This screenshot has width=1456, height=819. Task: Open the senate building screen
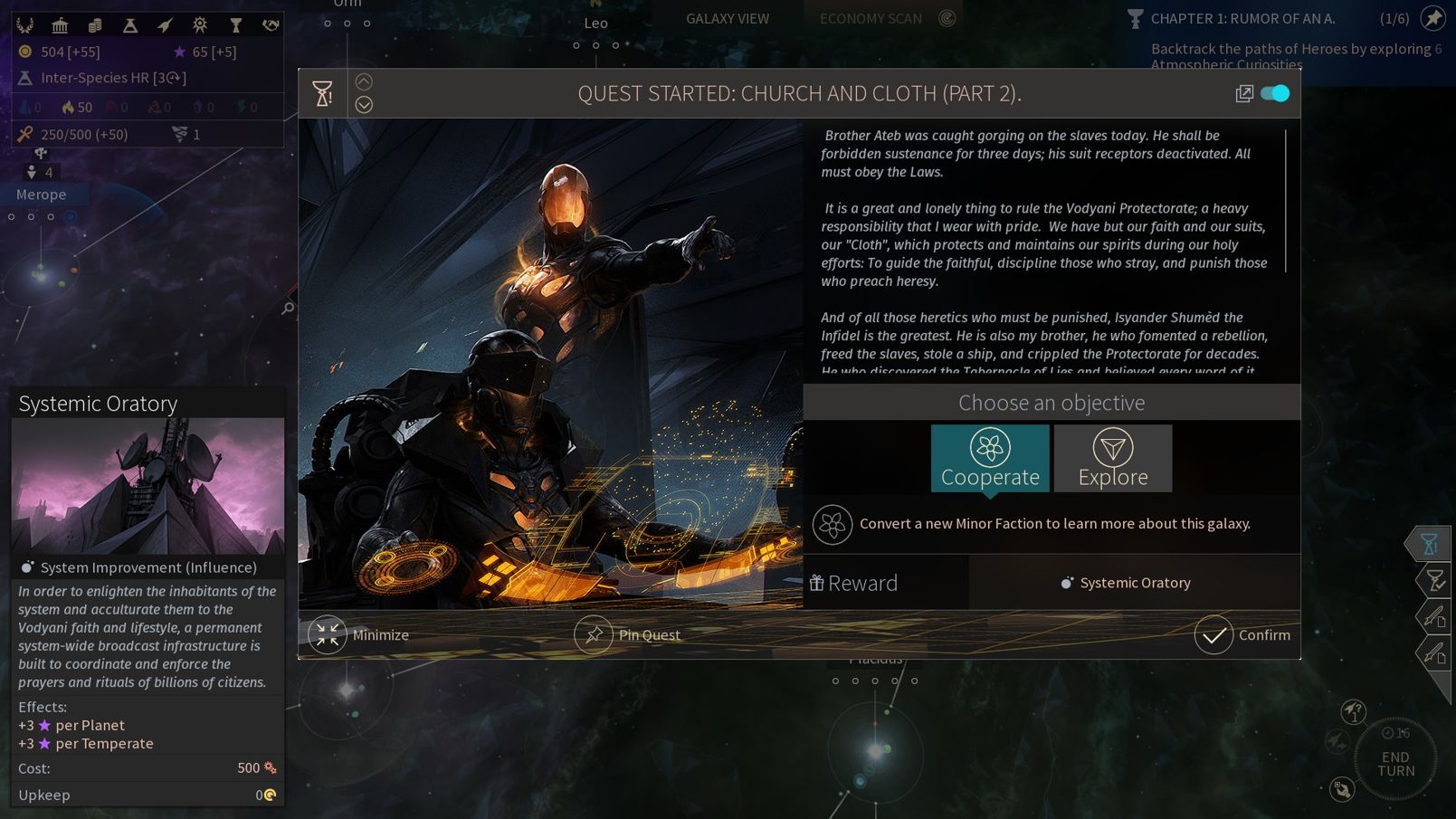coord(60,25)
